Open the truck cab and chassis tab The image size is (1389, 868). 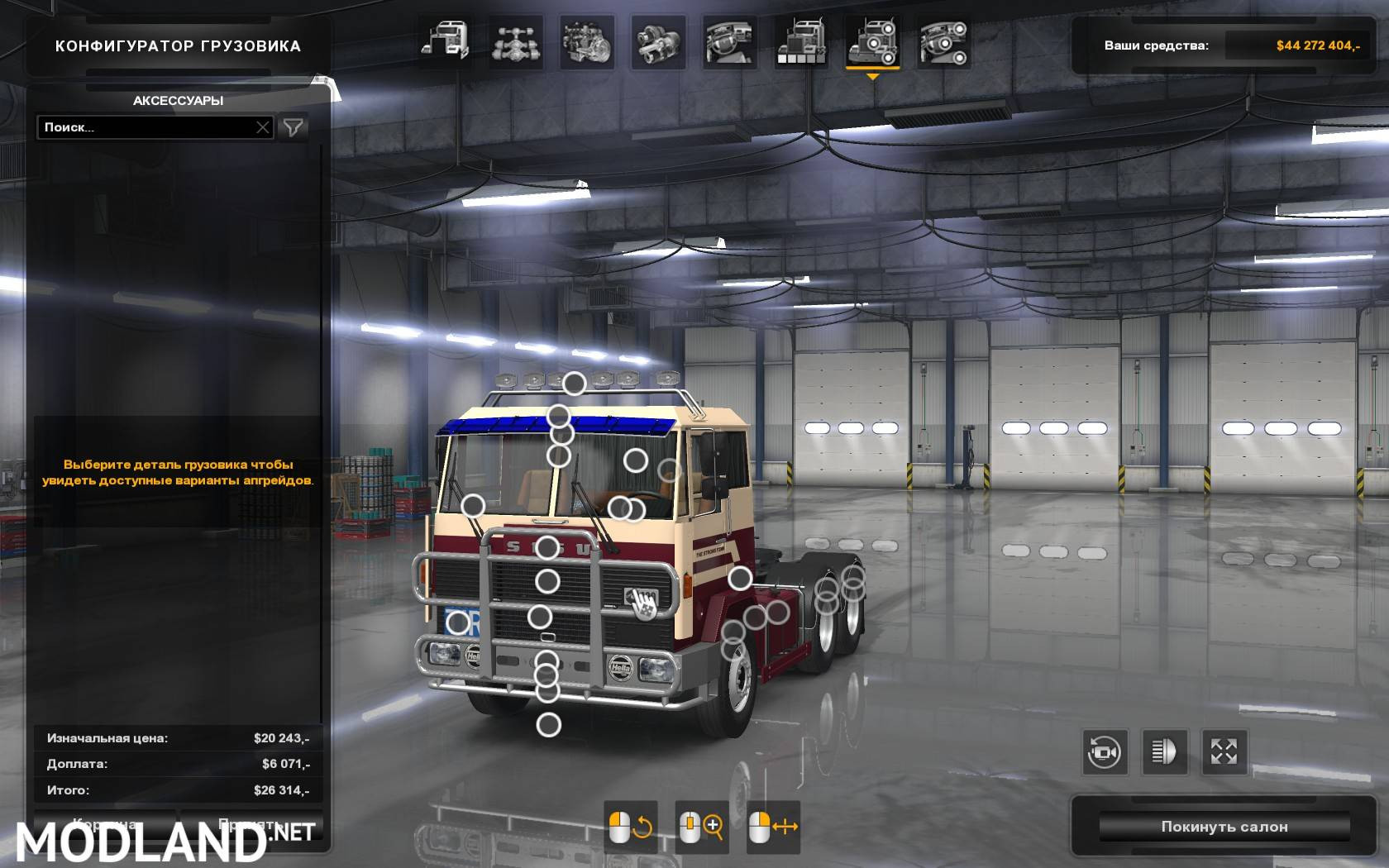click(445, 41)
